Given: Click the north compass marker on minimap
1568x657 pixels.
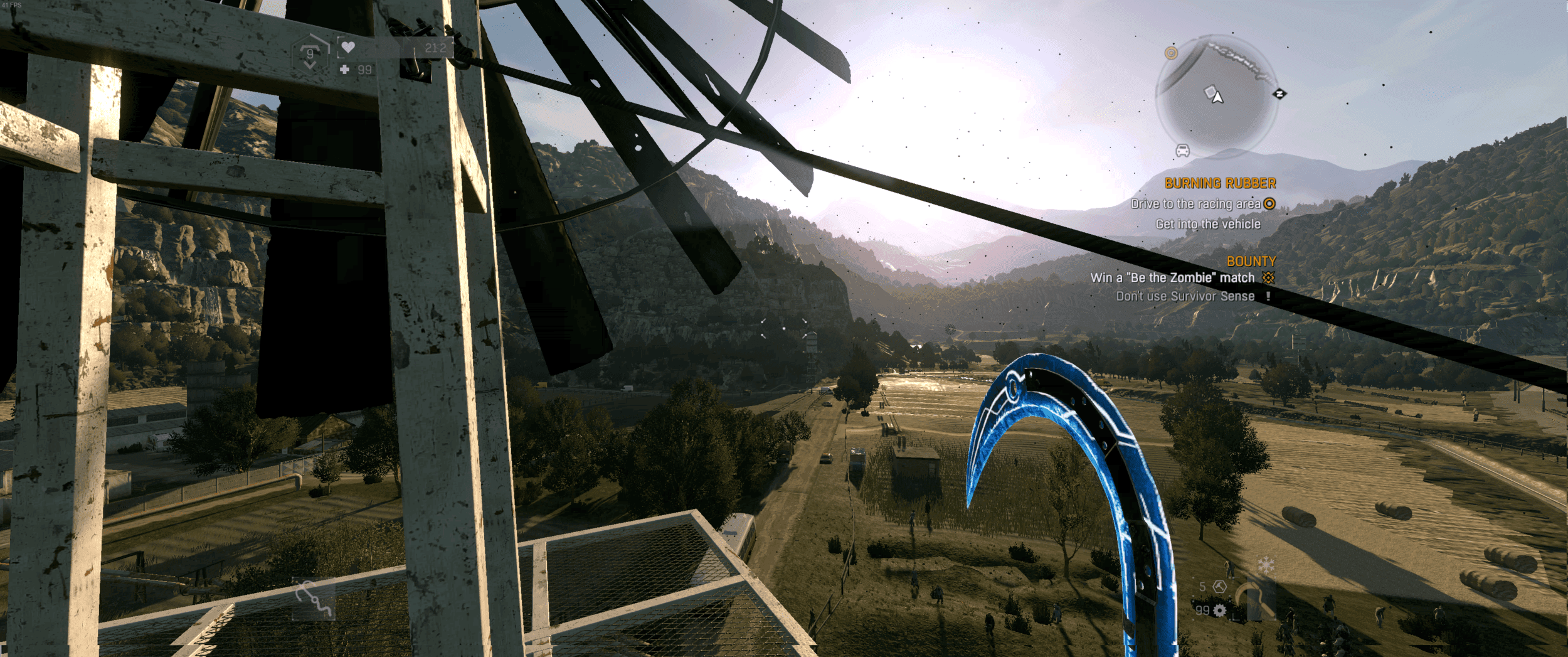Looking at the screenshot, I should coord(1279,94).
